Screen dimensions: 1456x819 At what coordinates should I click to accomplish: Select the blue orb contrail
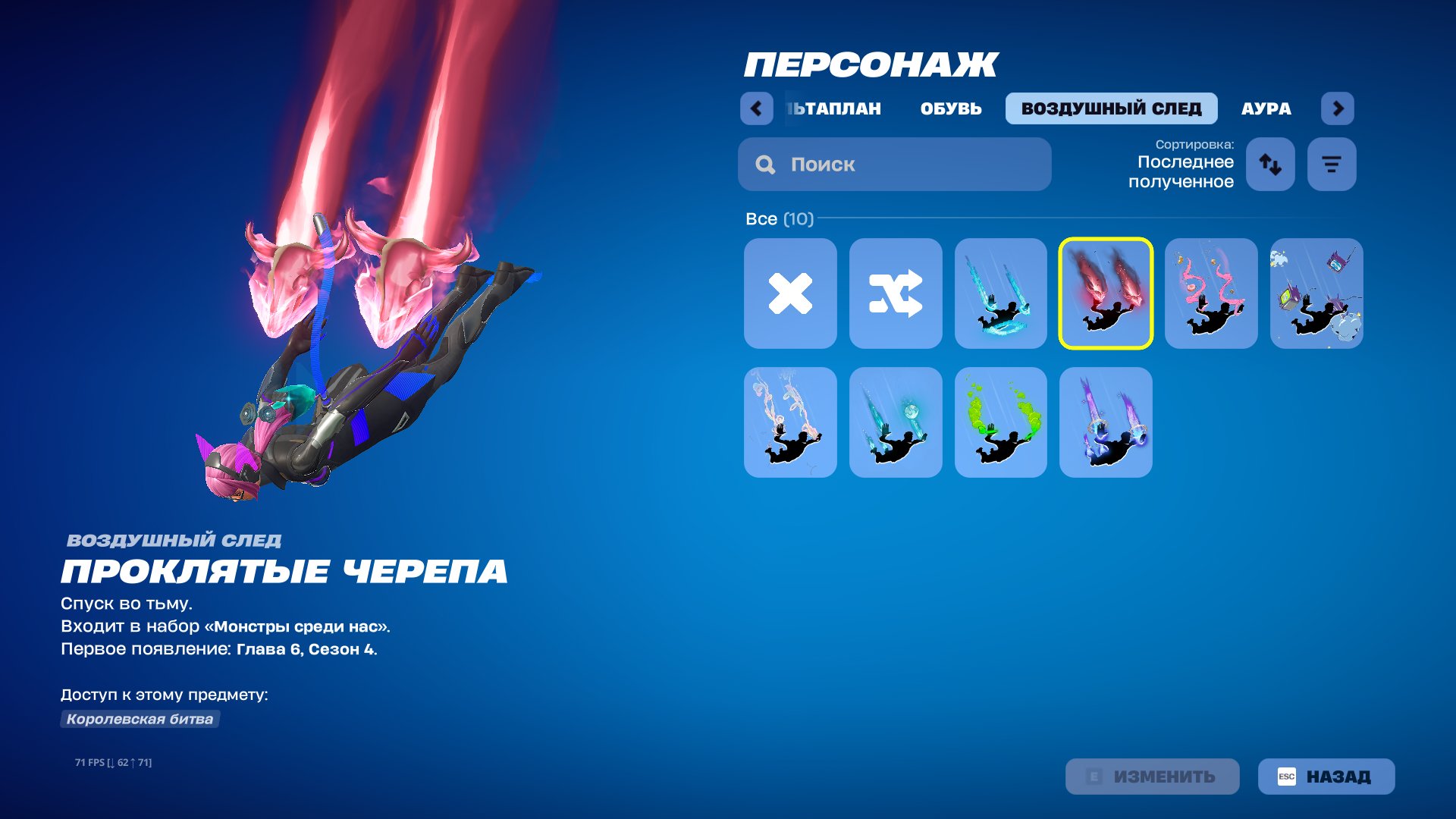(896, 422)
